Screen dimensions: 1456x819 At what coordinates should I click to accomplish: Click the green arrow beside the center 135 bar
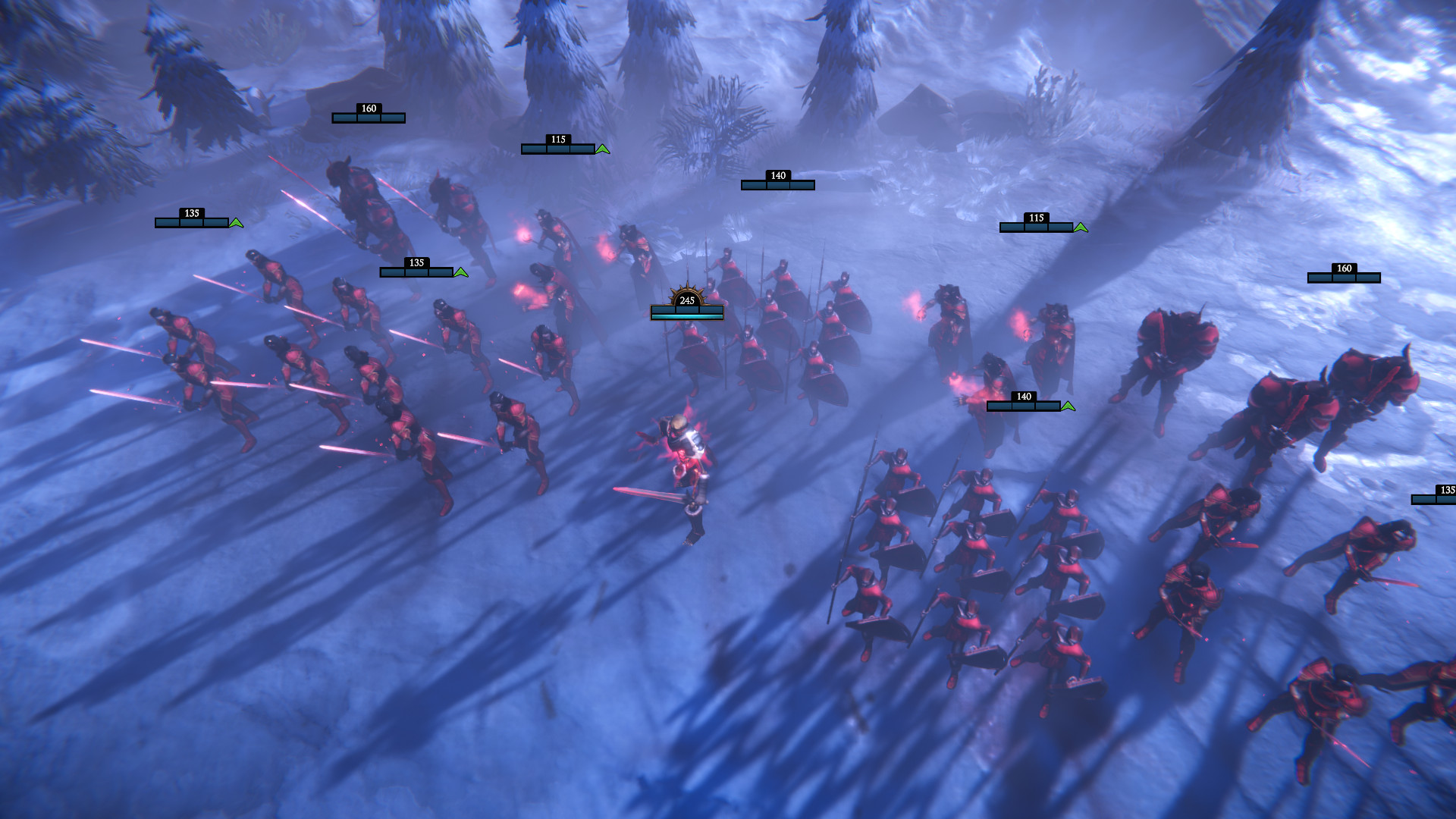click(x=461, y=271)
